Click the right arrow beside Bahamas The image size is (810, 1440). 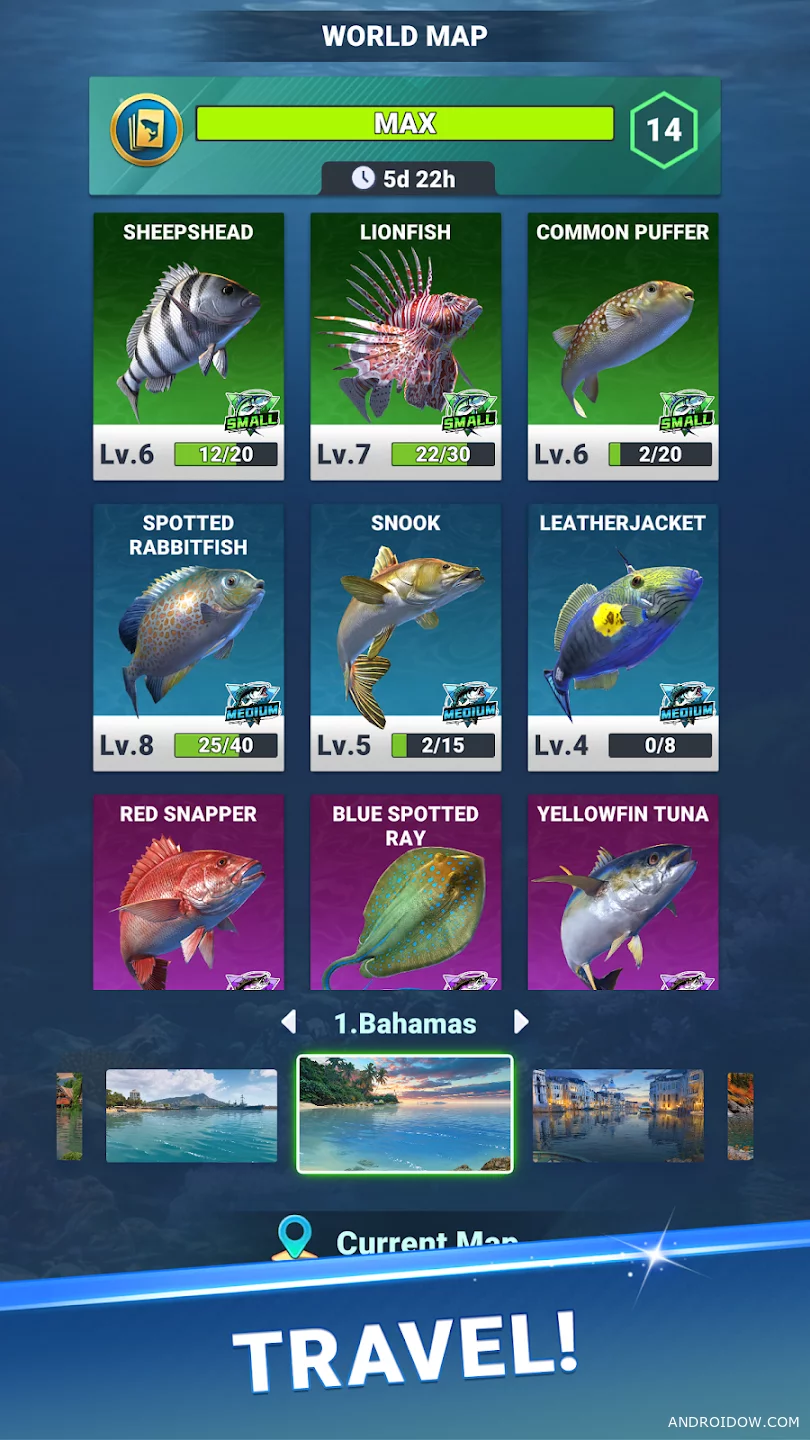click(x=521, y=1022)
